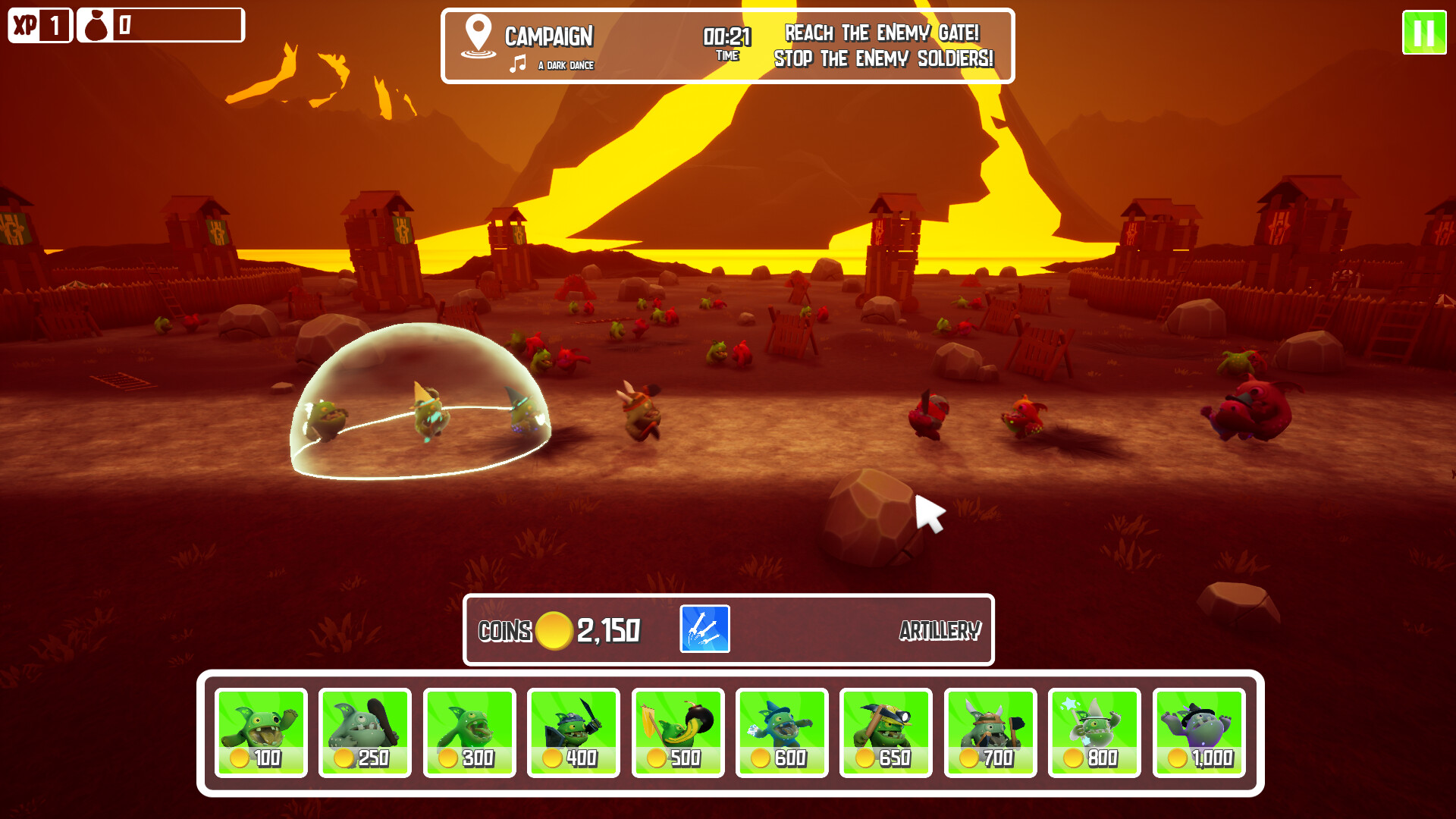Spawn the 700-coin viking goblin
This screenshot has height=819, width=1456.
(990, 733)
